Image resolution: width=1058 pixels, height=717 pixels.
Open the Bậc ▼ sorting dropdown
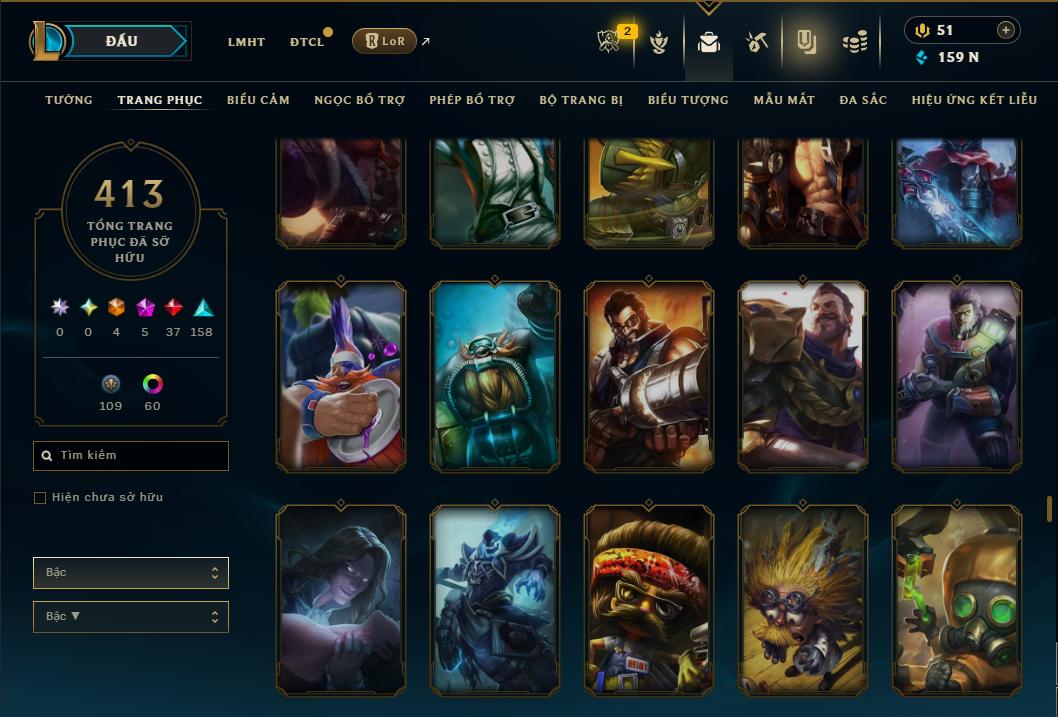tap(131, 616)
